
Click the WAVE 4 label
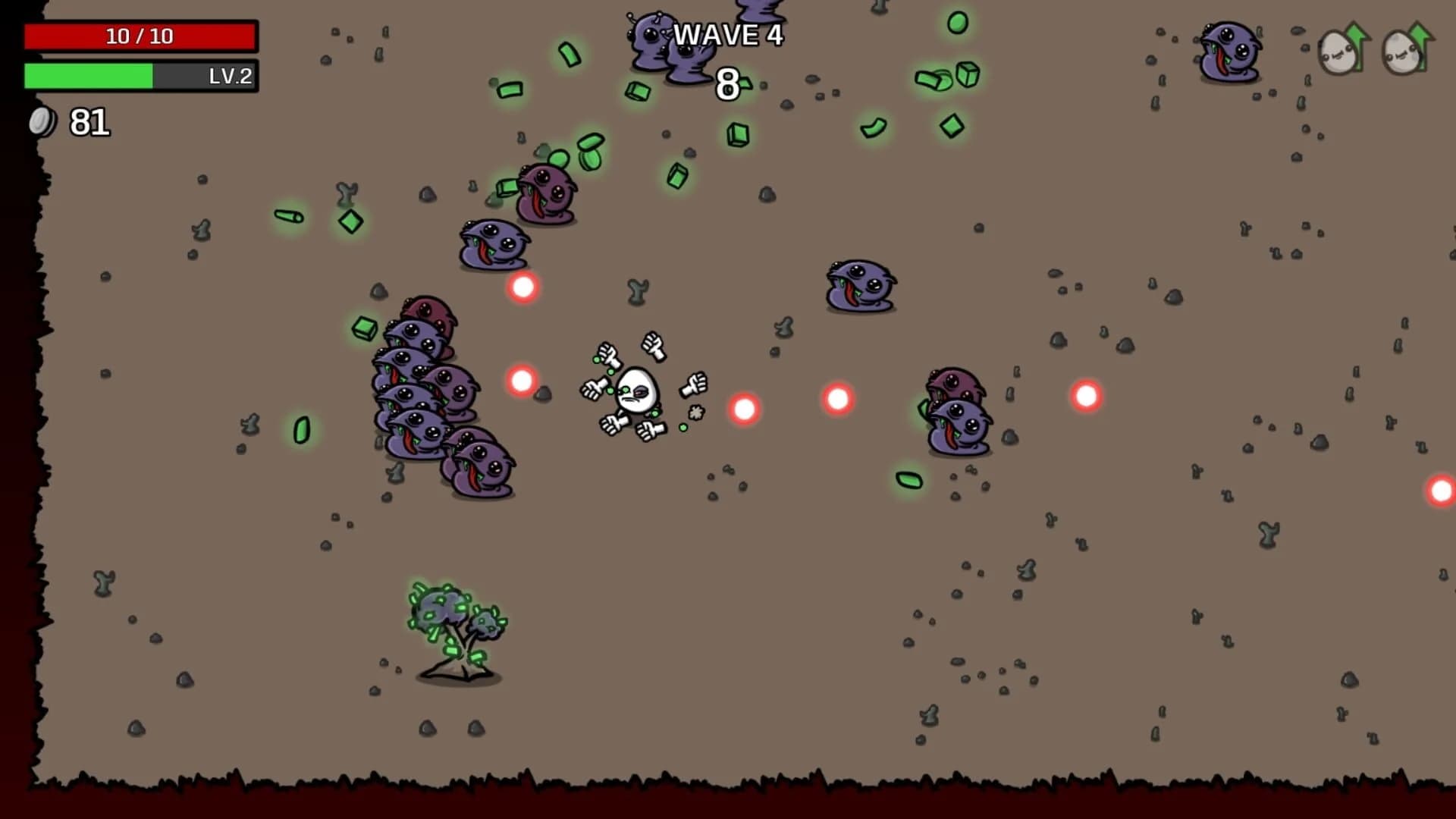click(728, 36)
